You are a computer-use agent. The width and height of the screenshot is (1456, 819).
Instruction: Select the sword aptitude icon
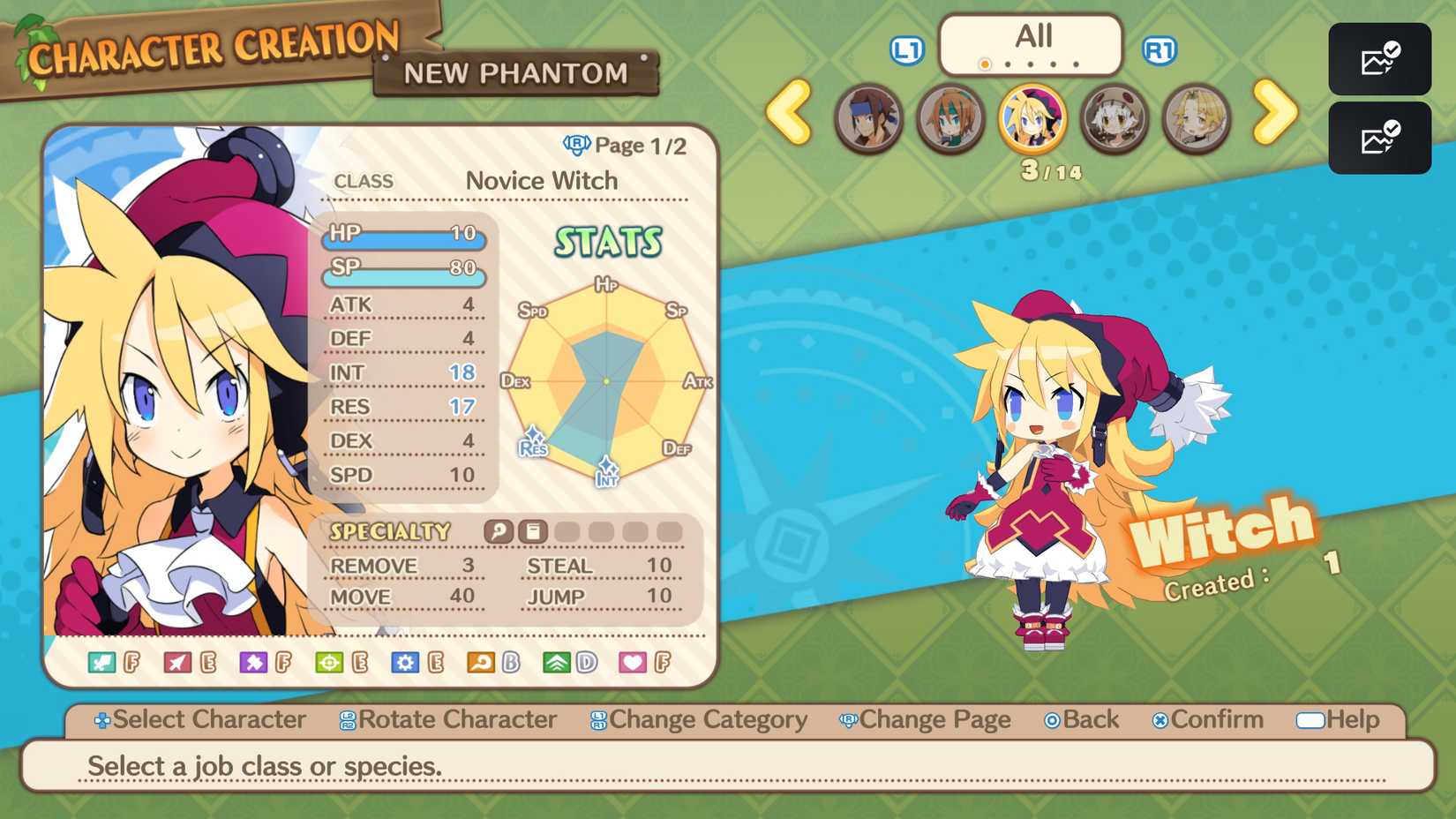[100, 660]
